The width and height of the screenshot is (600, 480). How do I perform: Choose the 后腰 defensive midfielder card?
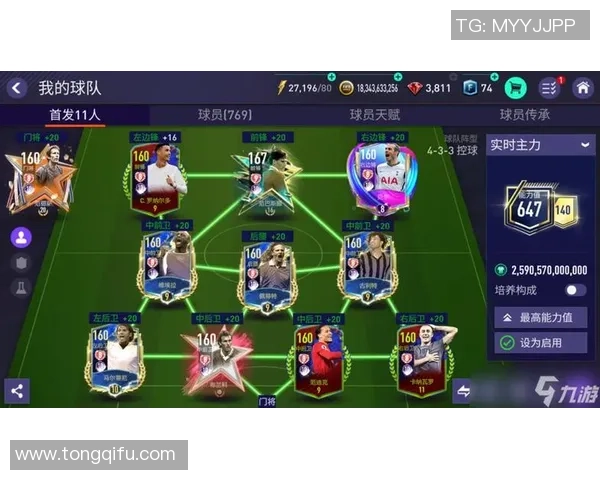(x=267, y=270)
